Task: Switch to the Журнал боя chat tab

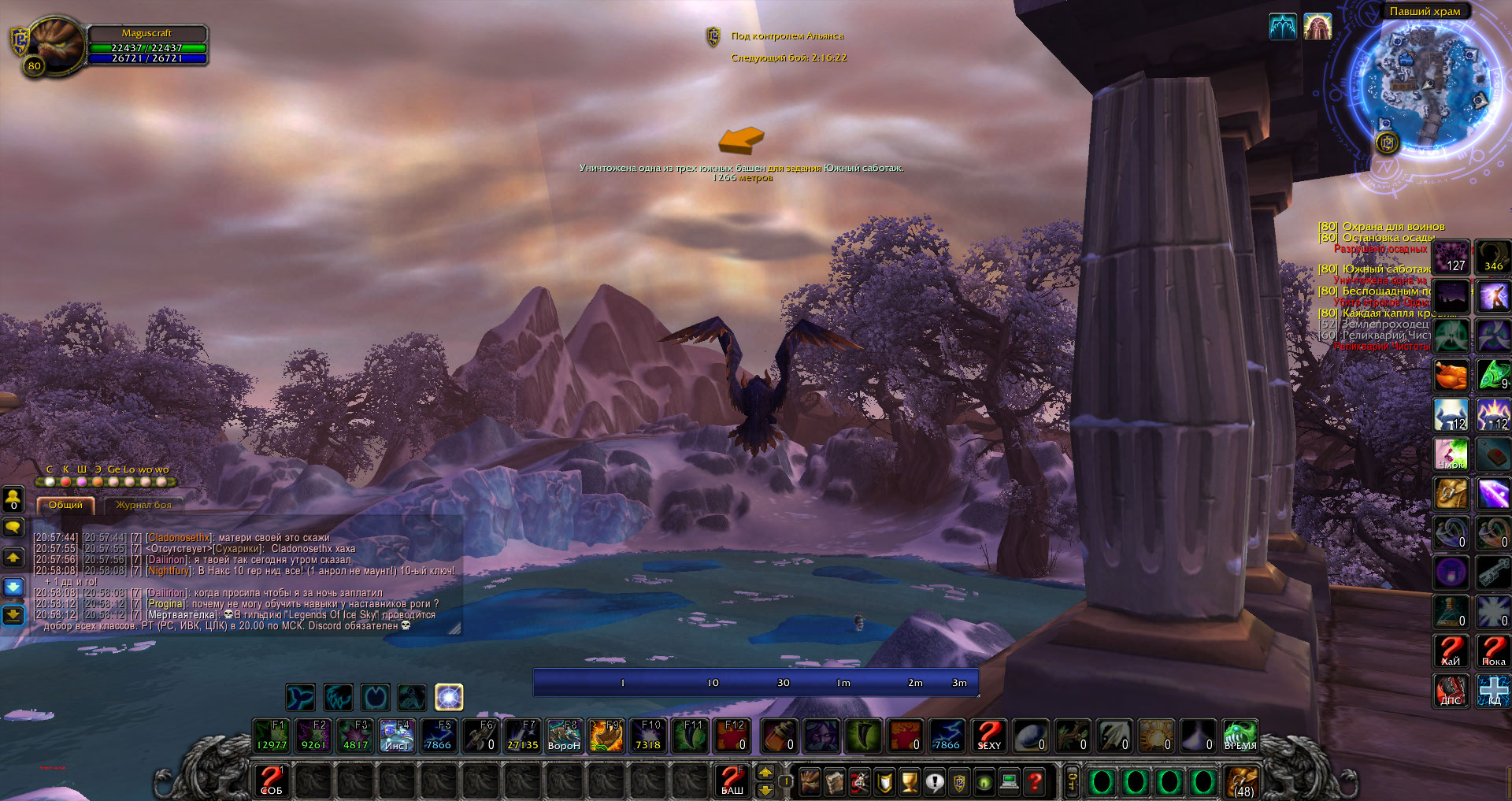Action: (143, 505)
